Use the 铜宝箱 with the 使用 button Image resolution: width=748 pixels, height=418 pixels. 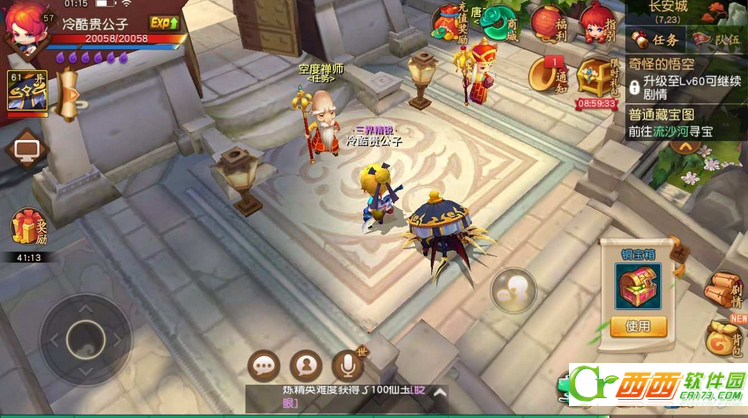pyautogui.click(x=637, y=325)
